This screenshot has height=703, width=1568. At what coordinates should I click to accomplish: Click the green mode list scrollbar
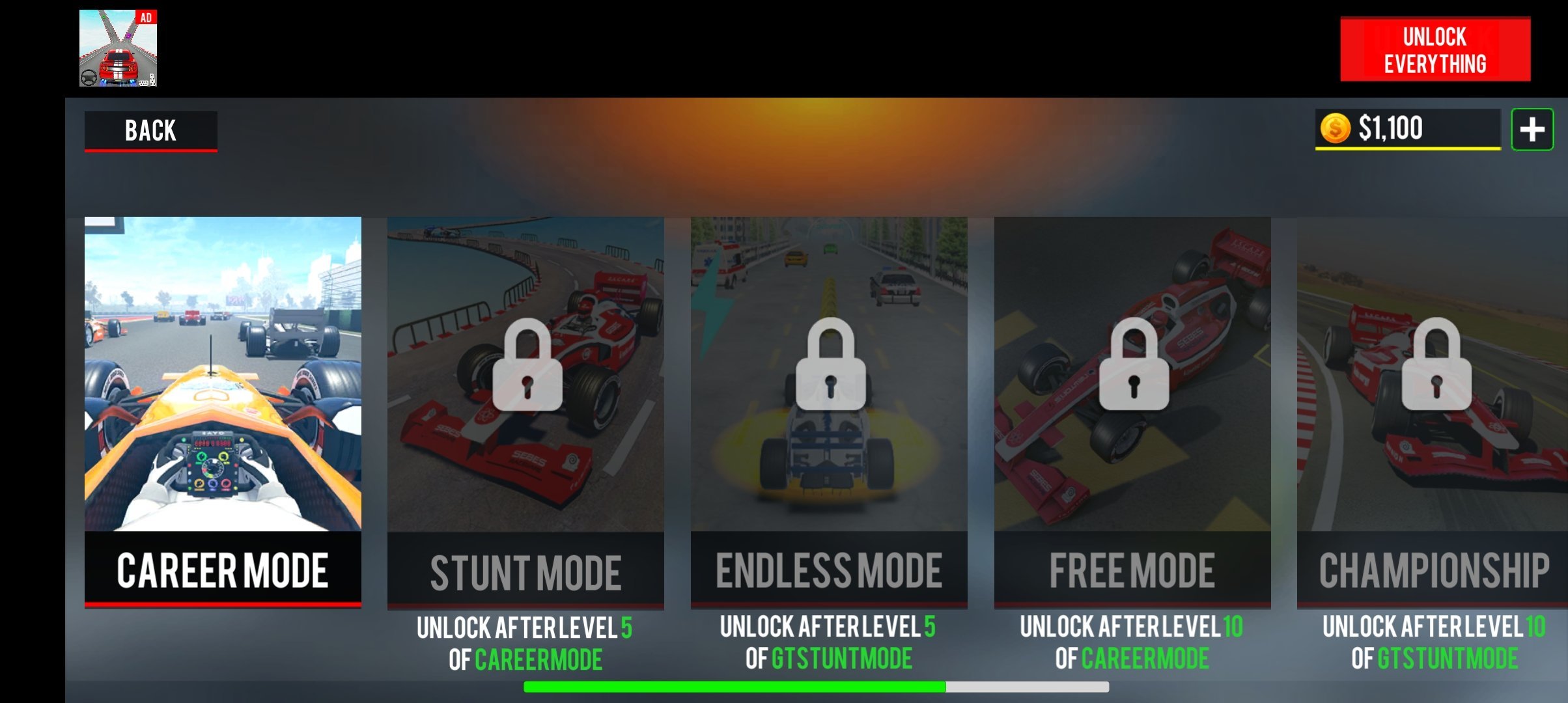[734, 687]
